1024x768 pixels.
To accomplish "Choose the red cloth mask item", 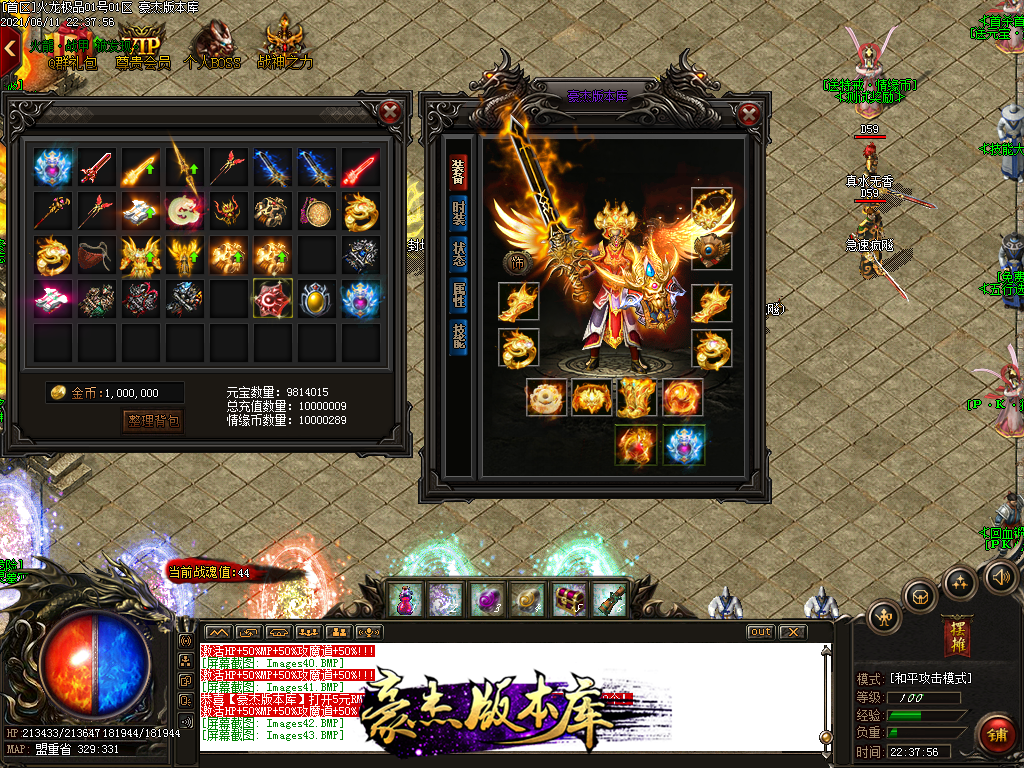I will click(x=95, y=255).
